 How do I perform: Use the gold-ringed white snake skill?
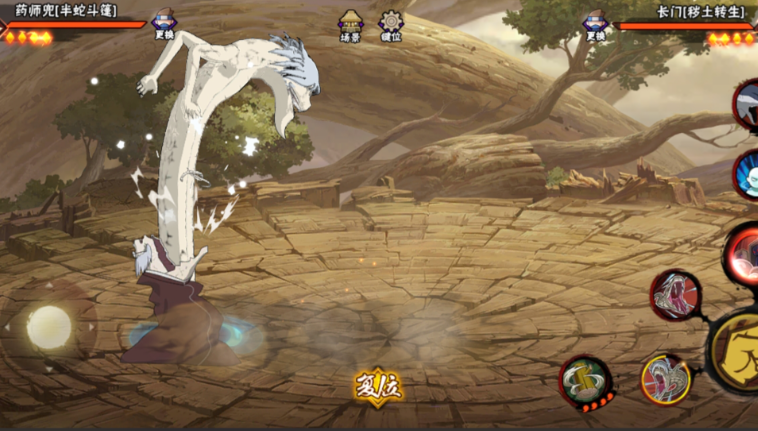click(665, 379)
